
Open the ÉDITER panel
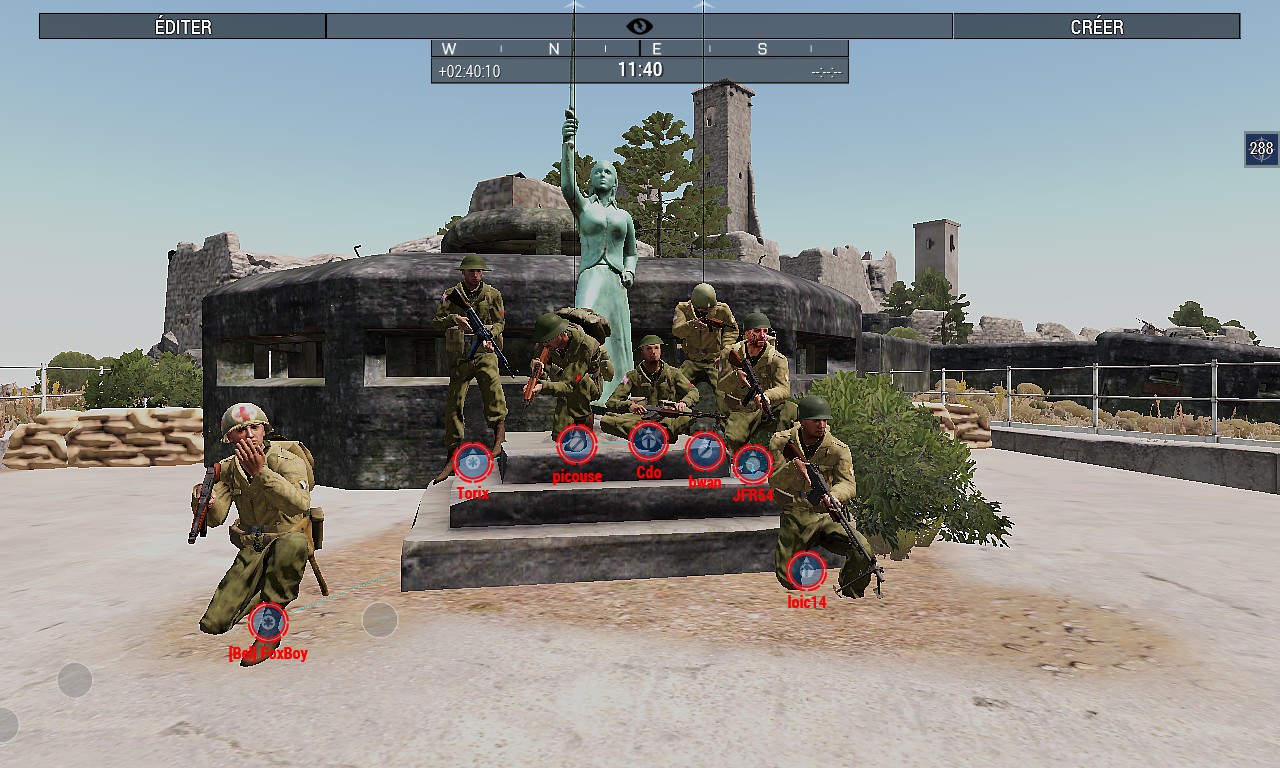(x=183, y=27)
